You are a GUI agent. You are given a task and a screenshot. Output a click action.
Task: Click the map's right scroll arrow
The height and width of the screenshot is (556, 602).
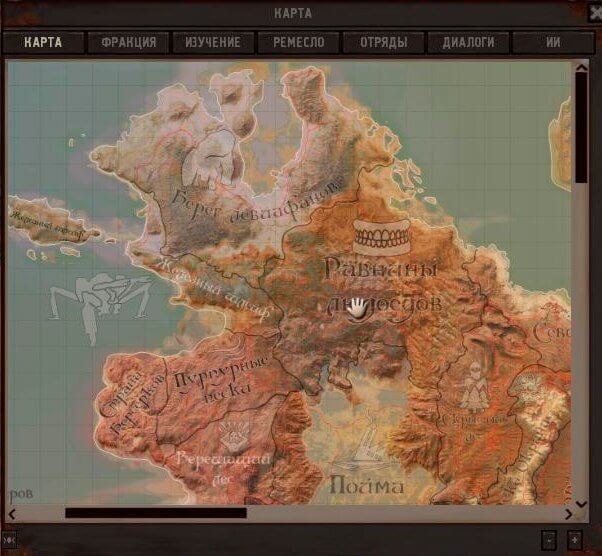pos(569,514)
